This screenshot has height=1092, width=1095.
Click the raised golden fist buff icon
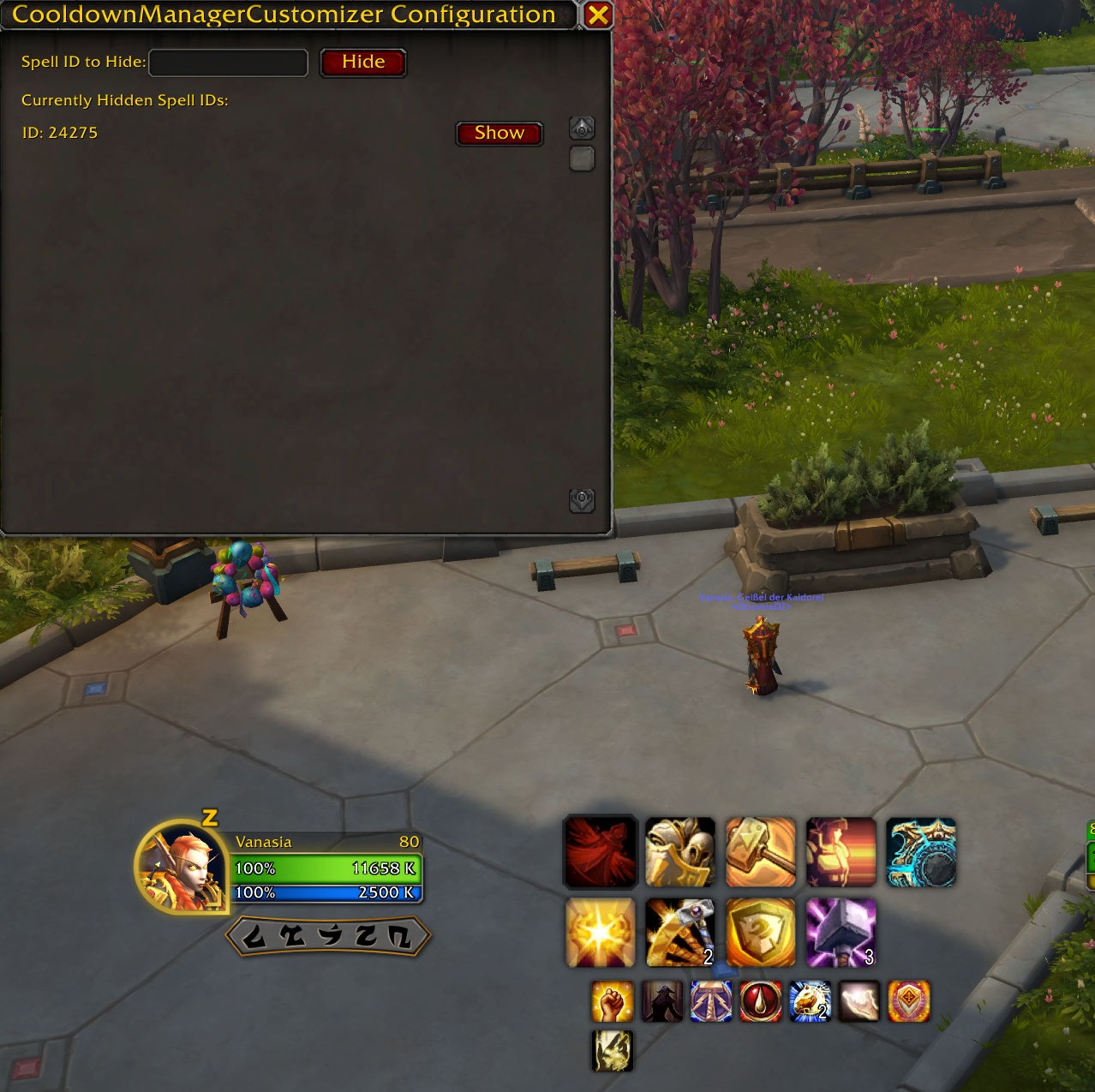pyautogui.click(x=613, y=1002)
